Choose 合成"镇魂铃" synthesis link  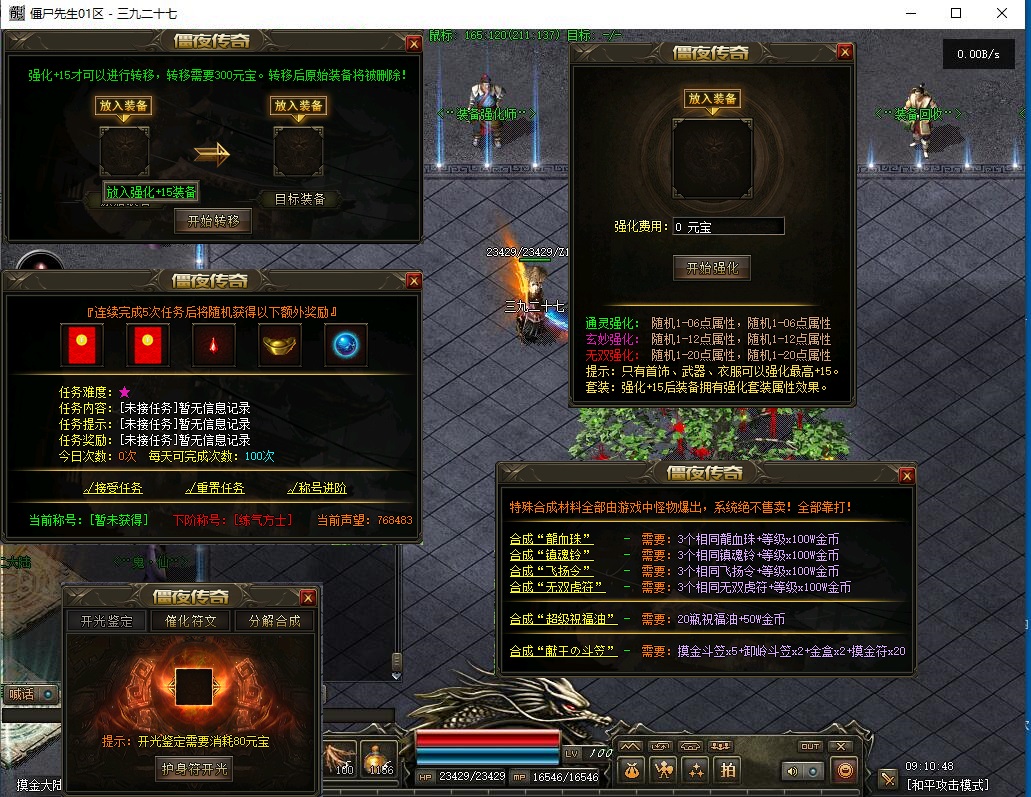[x=550, y=555]
